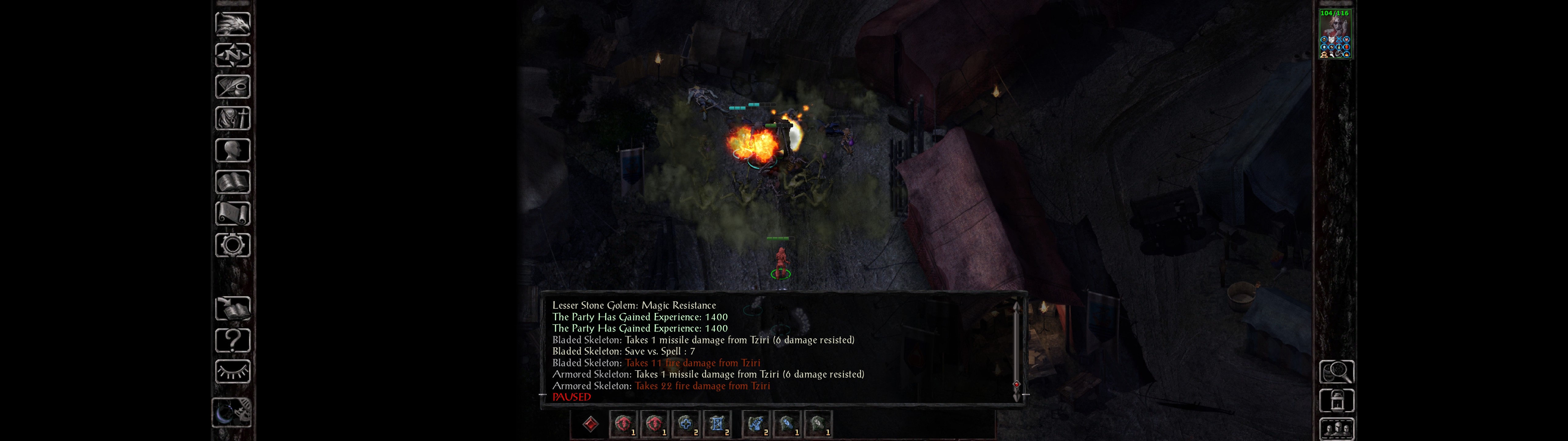The image size is (1568, 441).
Task: Open the rest button with moon and skull
Action: coord(232,413)
